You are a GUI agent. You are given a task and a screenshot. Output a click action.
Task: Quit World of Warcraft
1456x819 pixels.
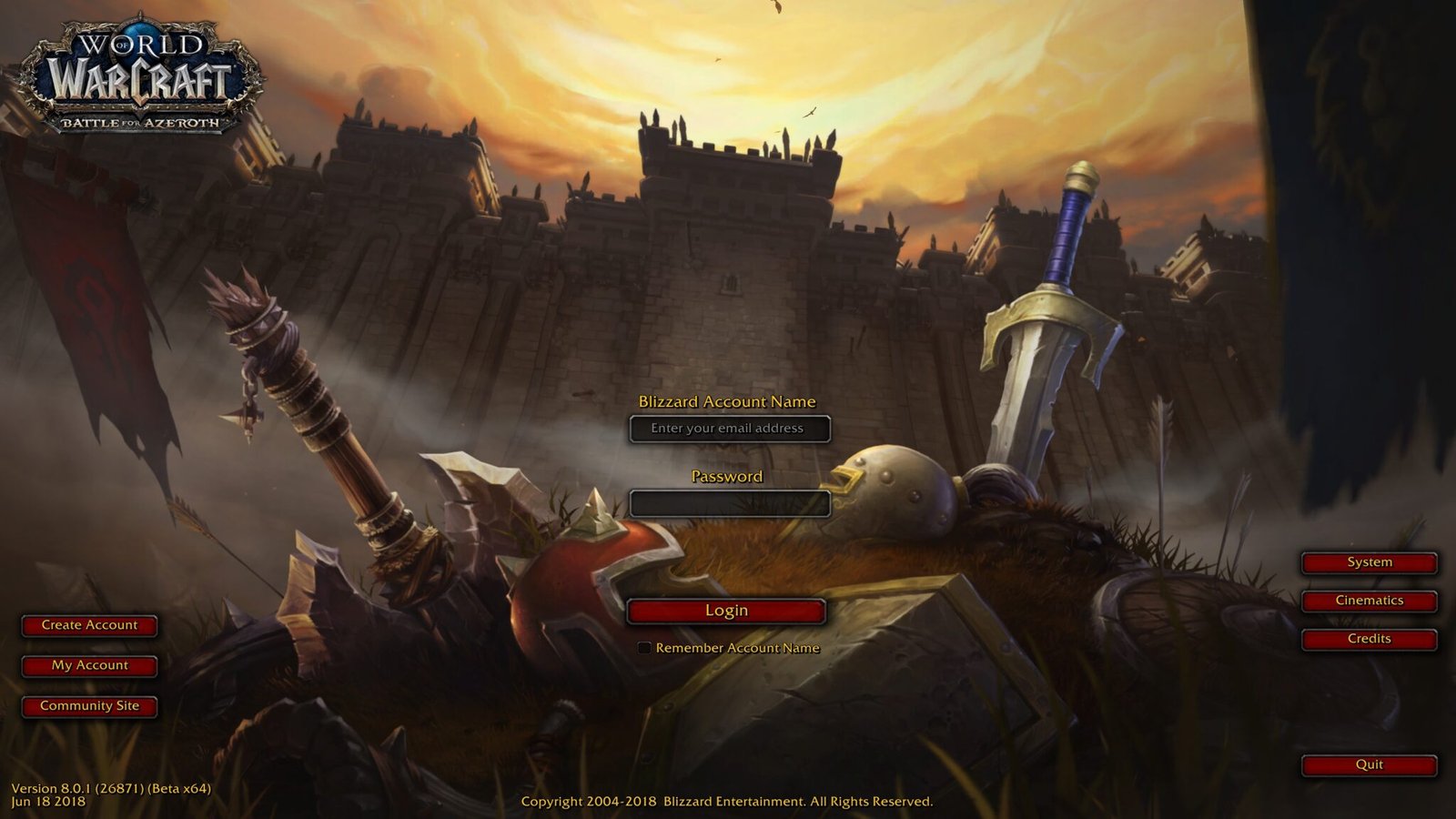[x=1368, y=764]
